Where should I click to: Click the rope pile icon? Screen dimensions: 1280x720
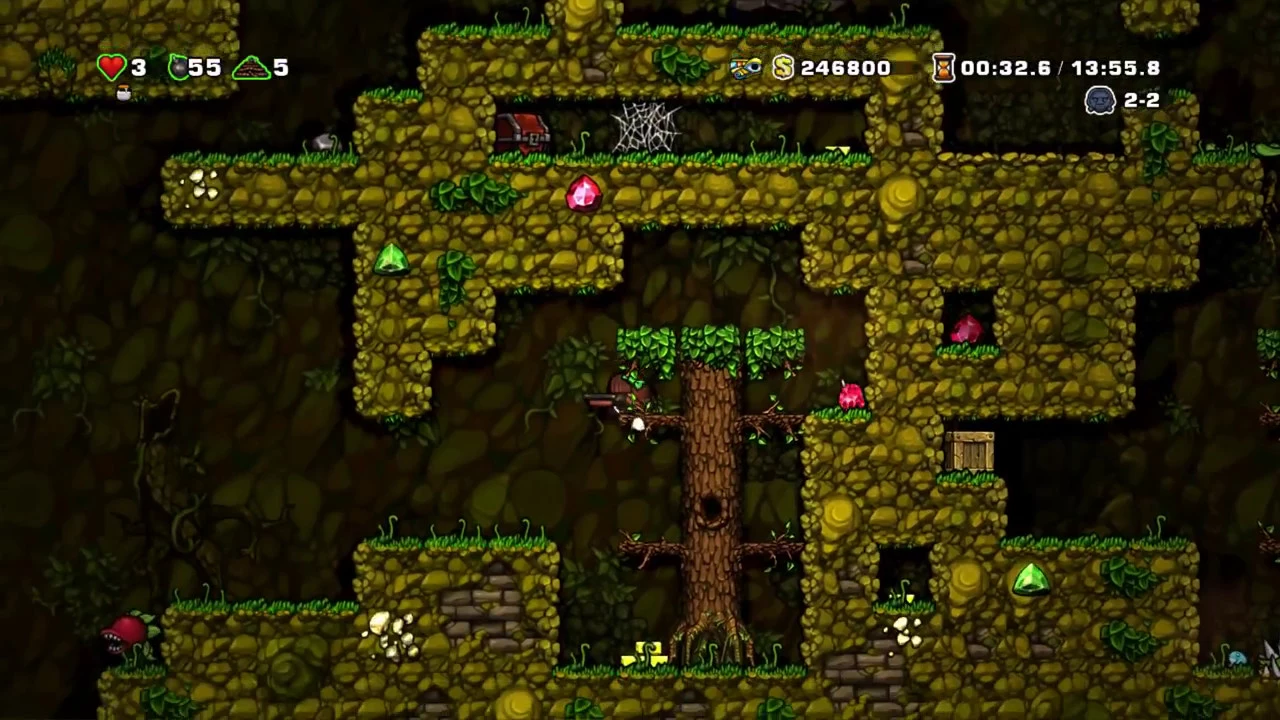[250, 68]
